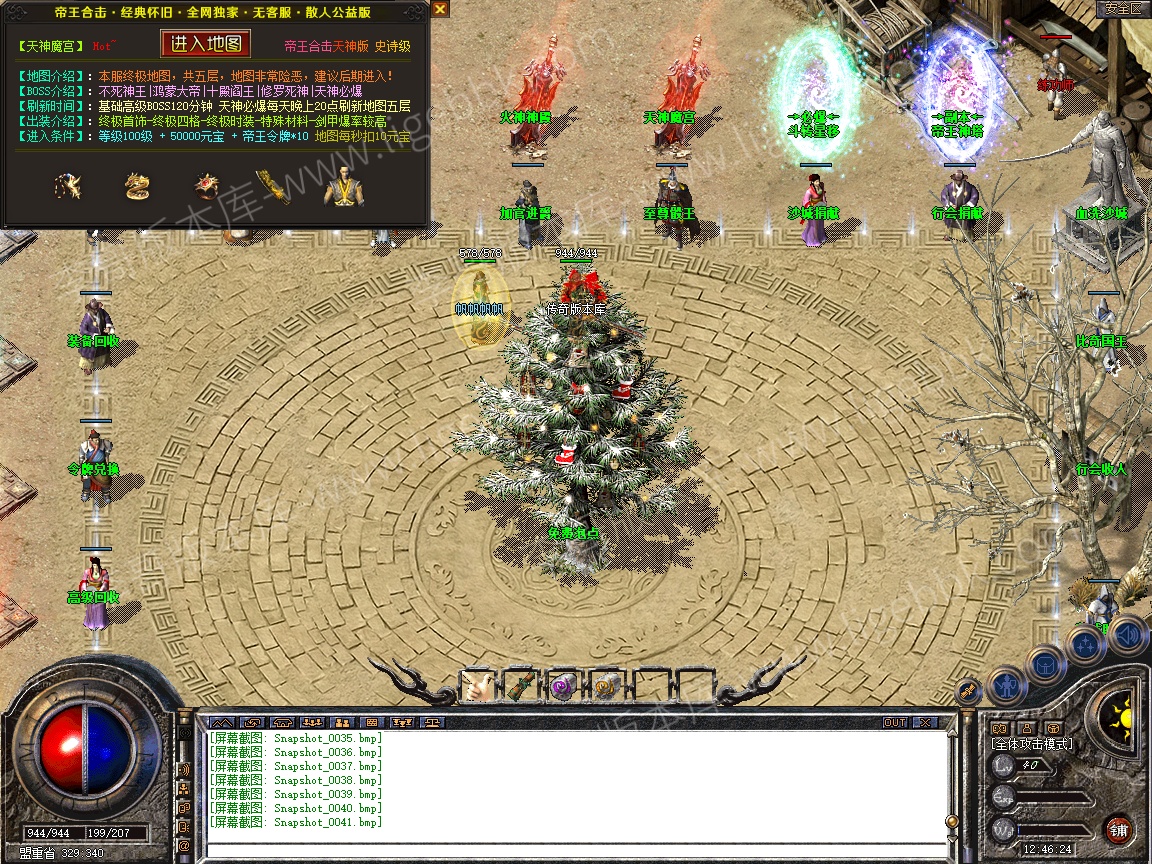Close the chat window with X button
Image resolution: width=1152 pixels, height=864 pixels.
pyautogui.click(x=925, y=722)
